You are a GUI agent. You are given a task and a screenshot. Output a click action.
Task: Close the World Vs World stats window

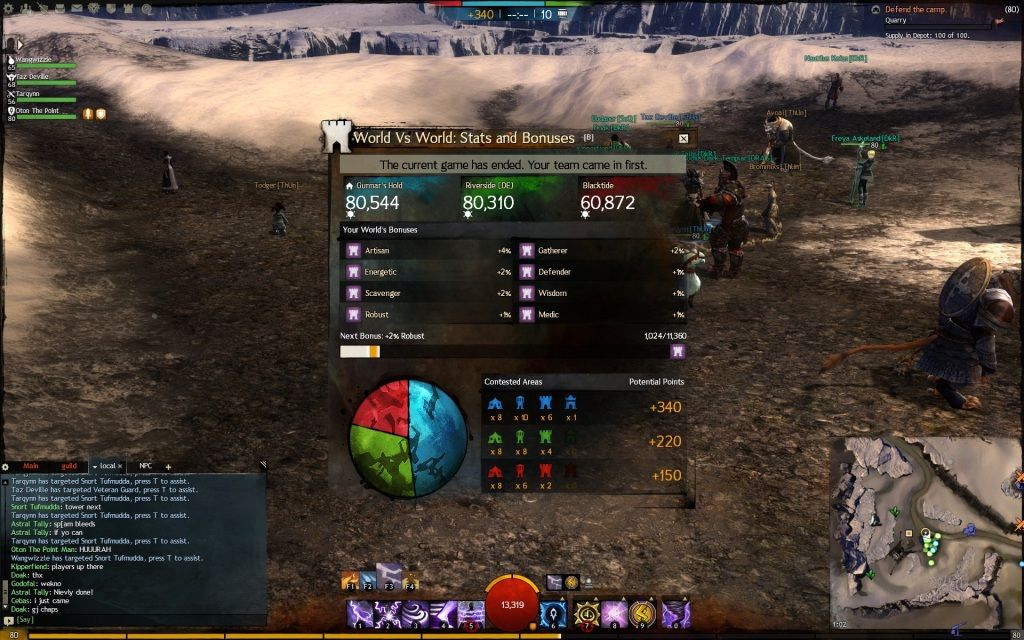pyautogui.click(x=683, y=139)
